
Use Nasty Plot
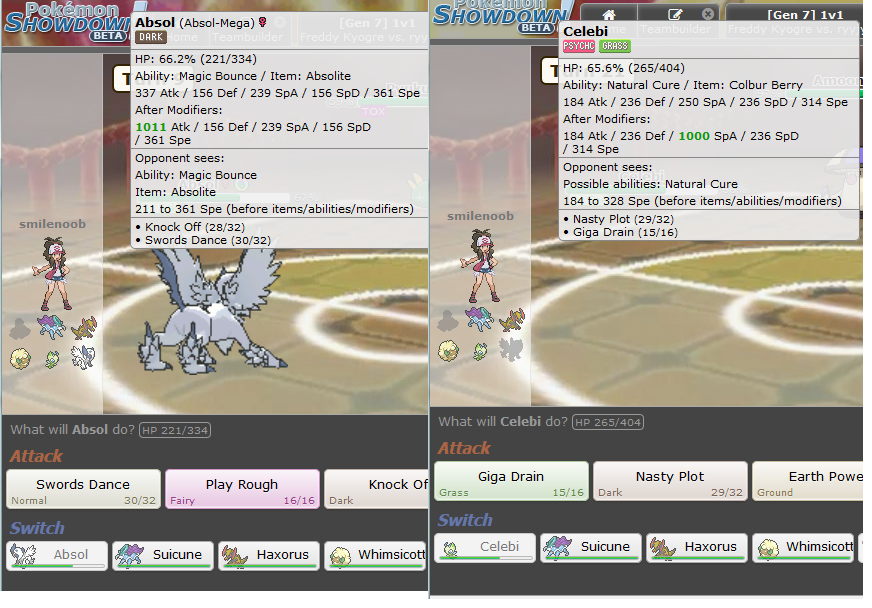click(x=670, y=481)
